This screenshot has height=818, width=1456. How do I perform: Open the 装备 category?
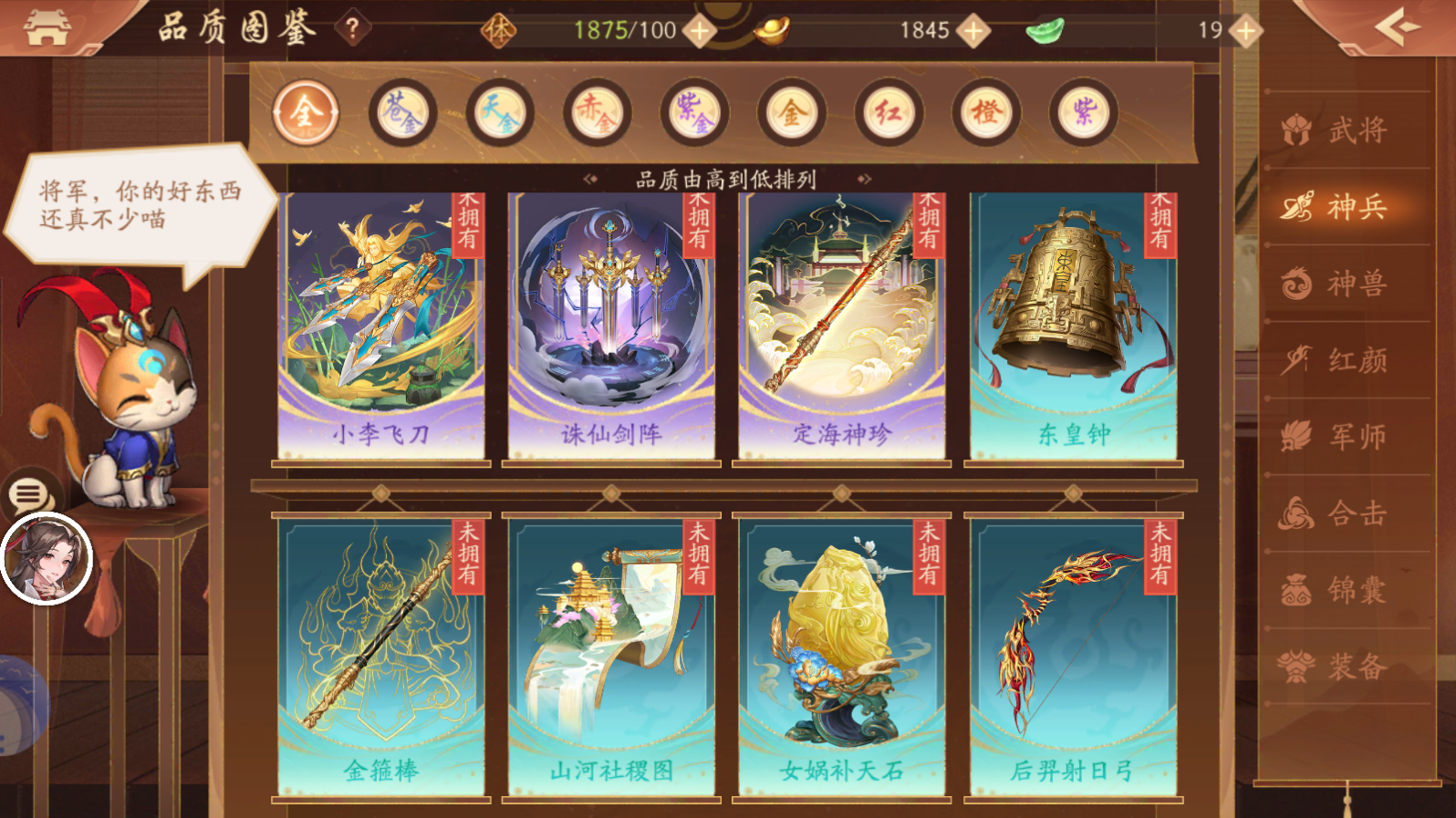point(1345,666)
